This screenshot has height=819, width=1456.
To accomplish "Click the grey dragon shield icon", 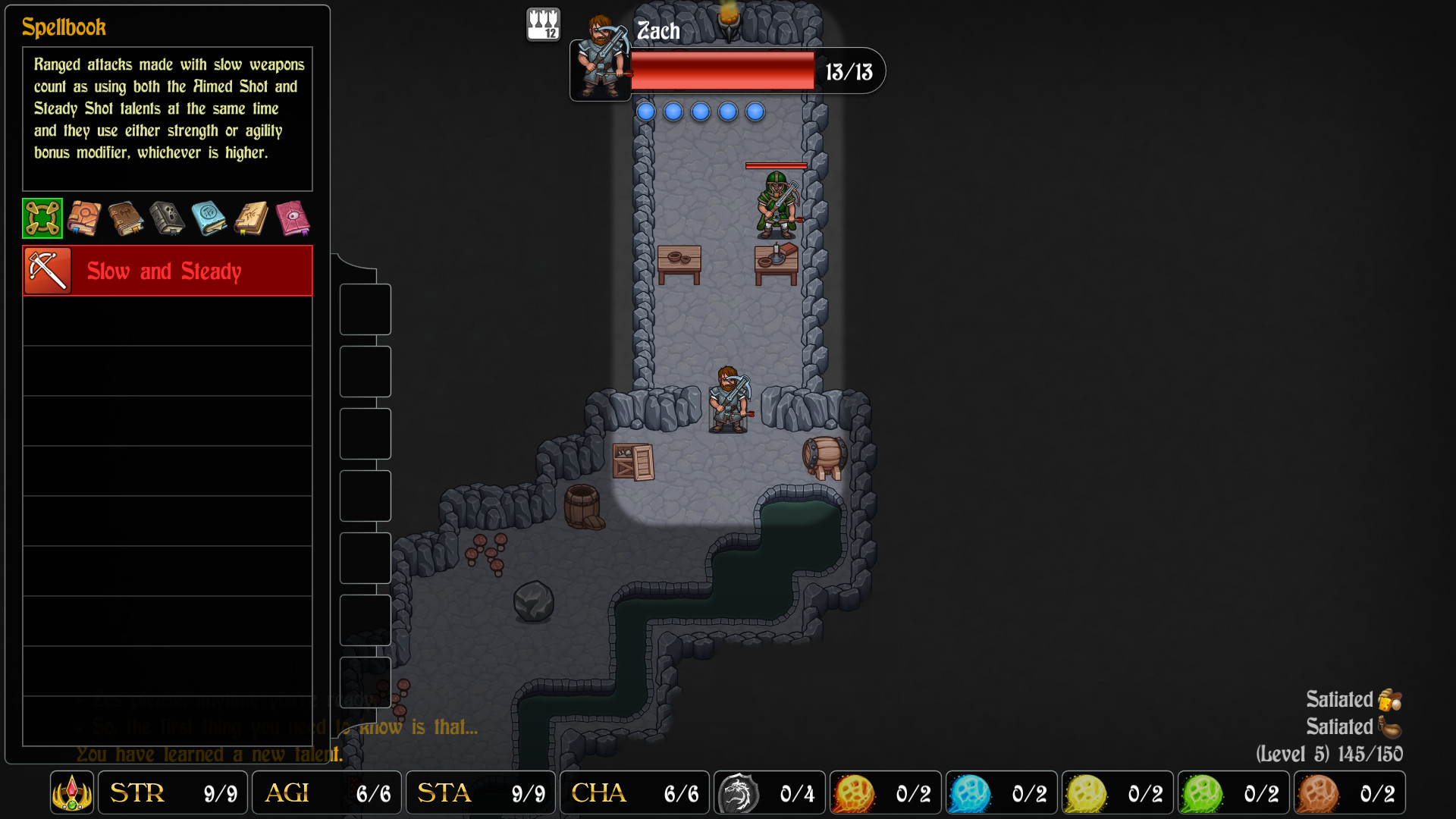I will pyautogui.click(x=738, y=793).
